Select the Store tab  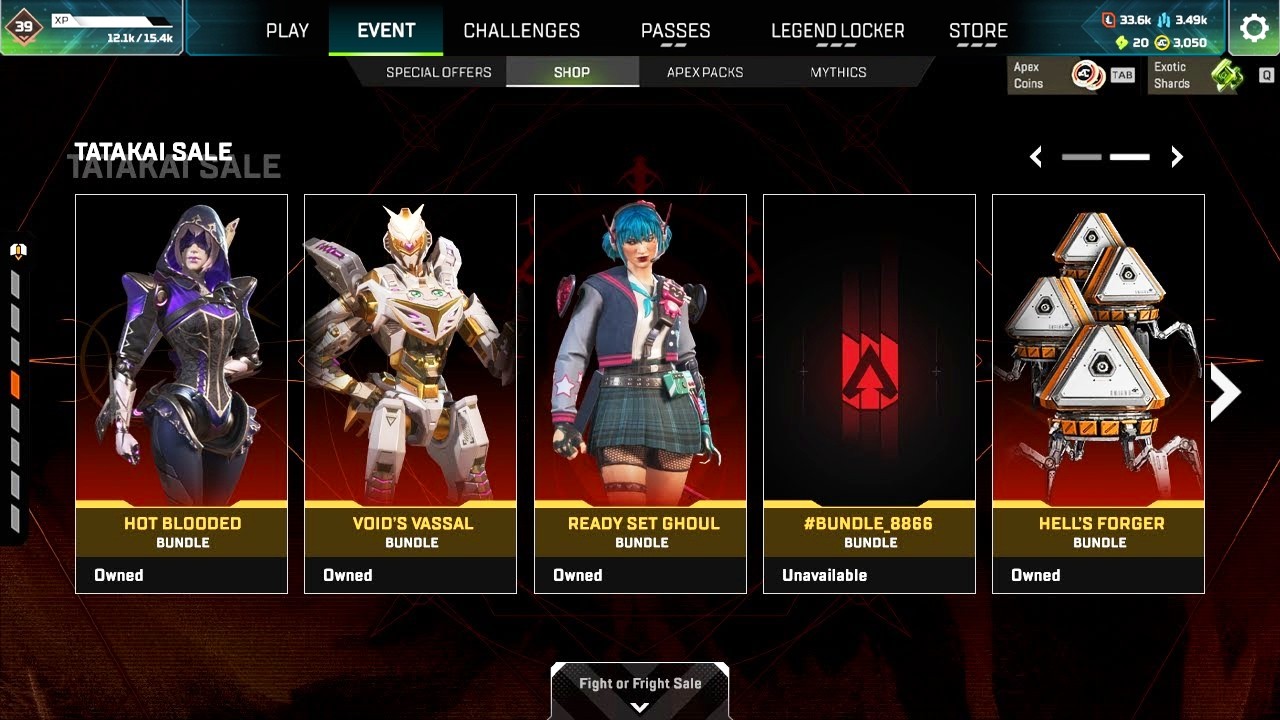click(978, 31)
